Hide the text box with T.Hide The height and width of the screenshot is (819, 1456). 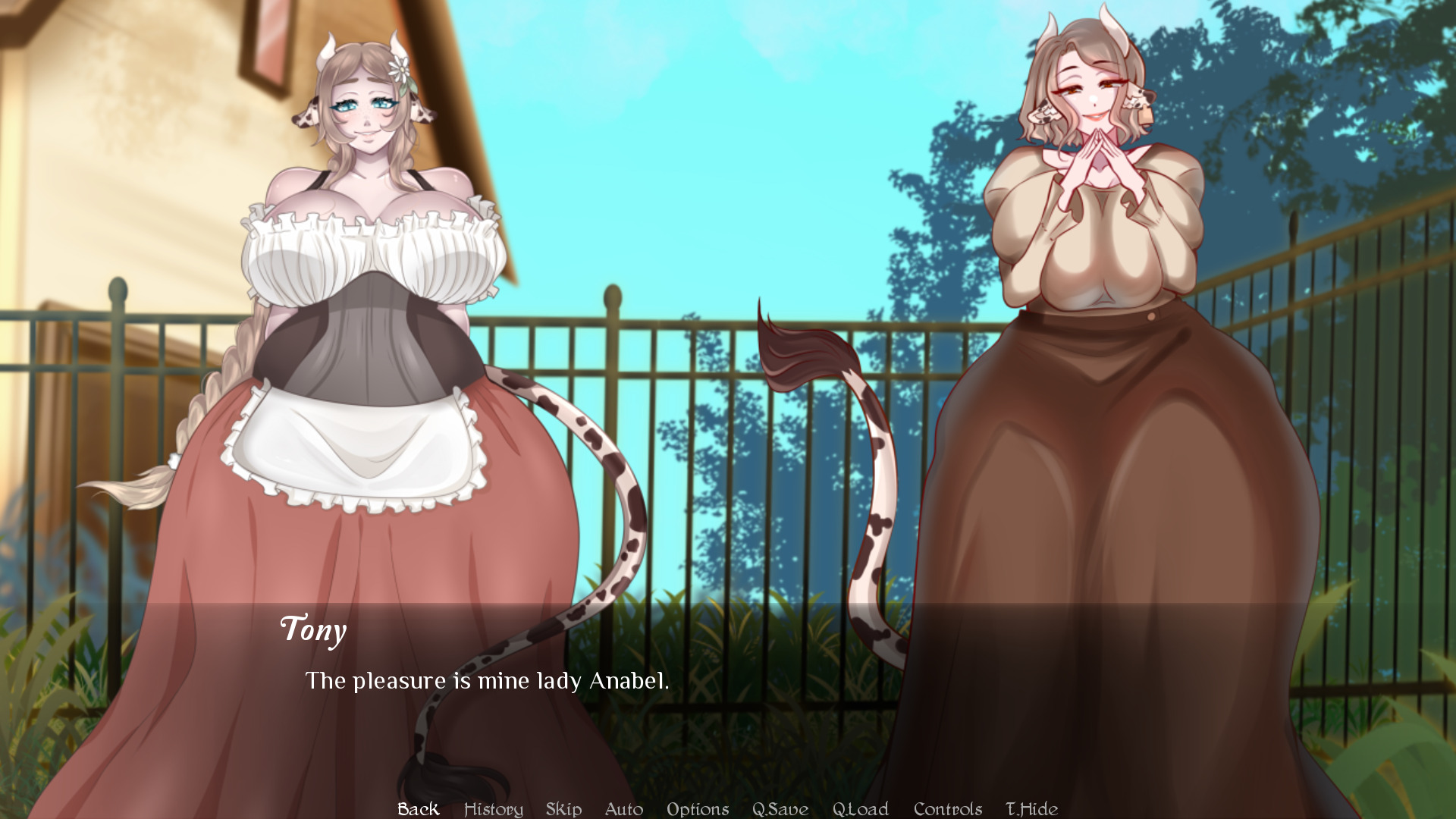[1031, 809]
